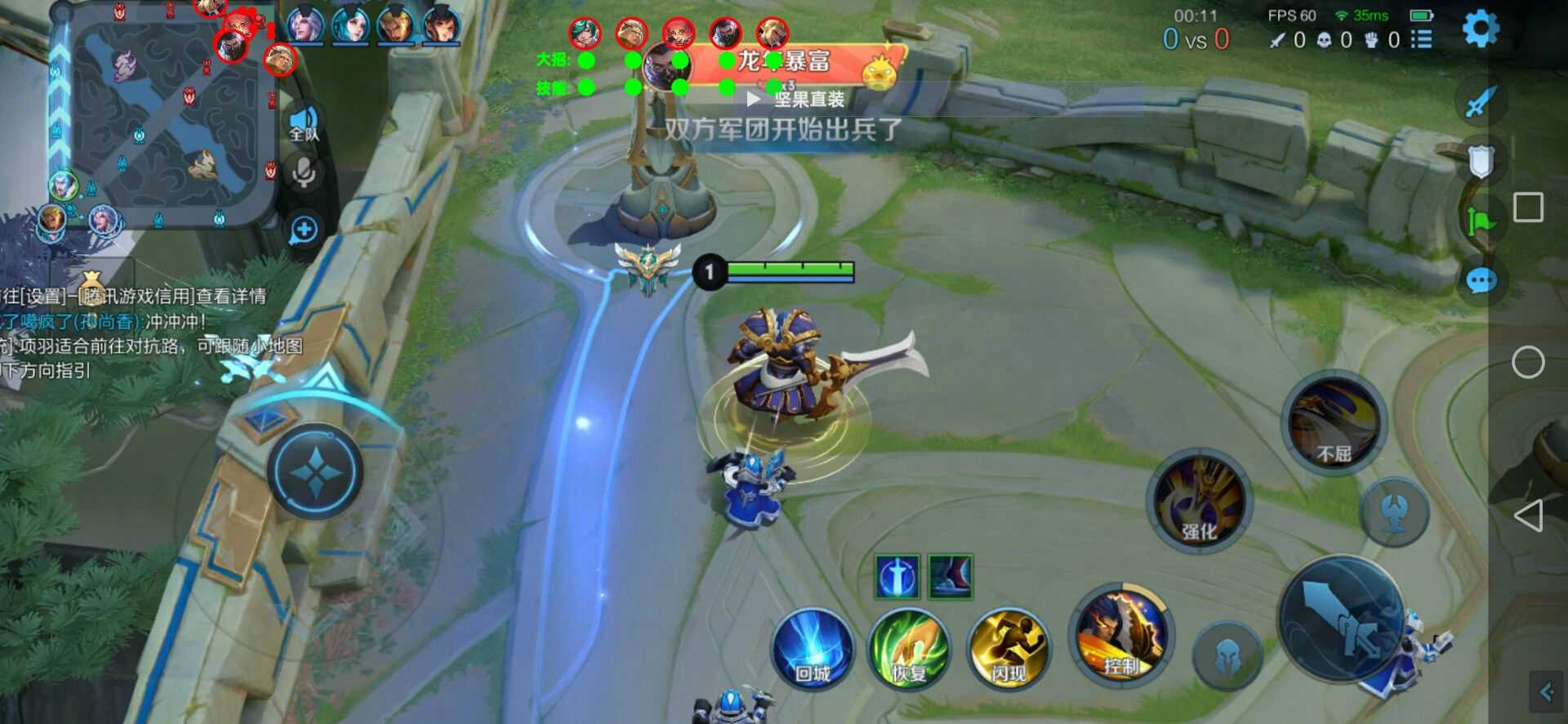The width and height of the screenshot is (1568, 724).
Task: Expand the scoreboard stats list
Action: tap(1422, 40)
